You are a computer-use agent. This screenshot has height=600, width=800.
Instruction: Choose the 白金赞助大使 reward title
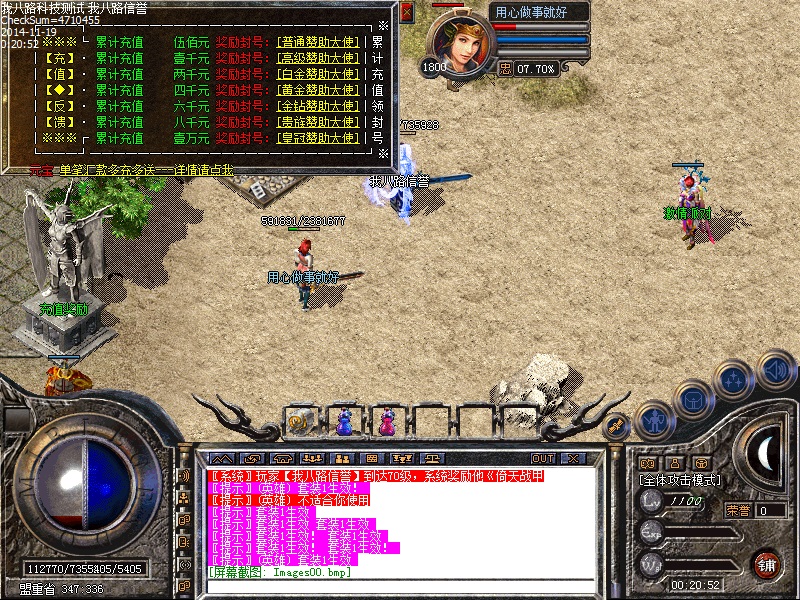[x=317, y=74]
